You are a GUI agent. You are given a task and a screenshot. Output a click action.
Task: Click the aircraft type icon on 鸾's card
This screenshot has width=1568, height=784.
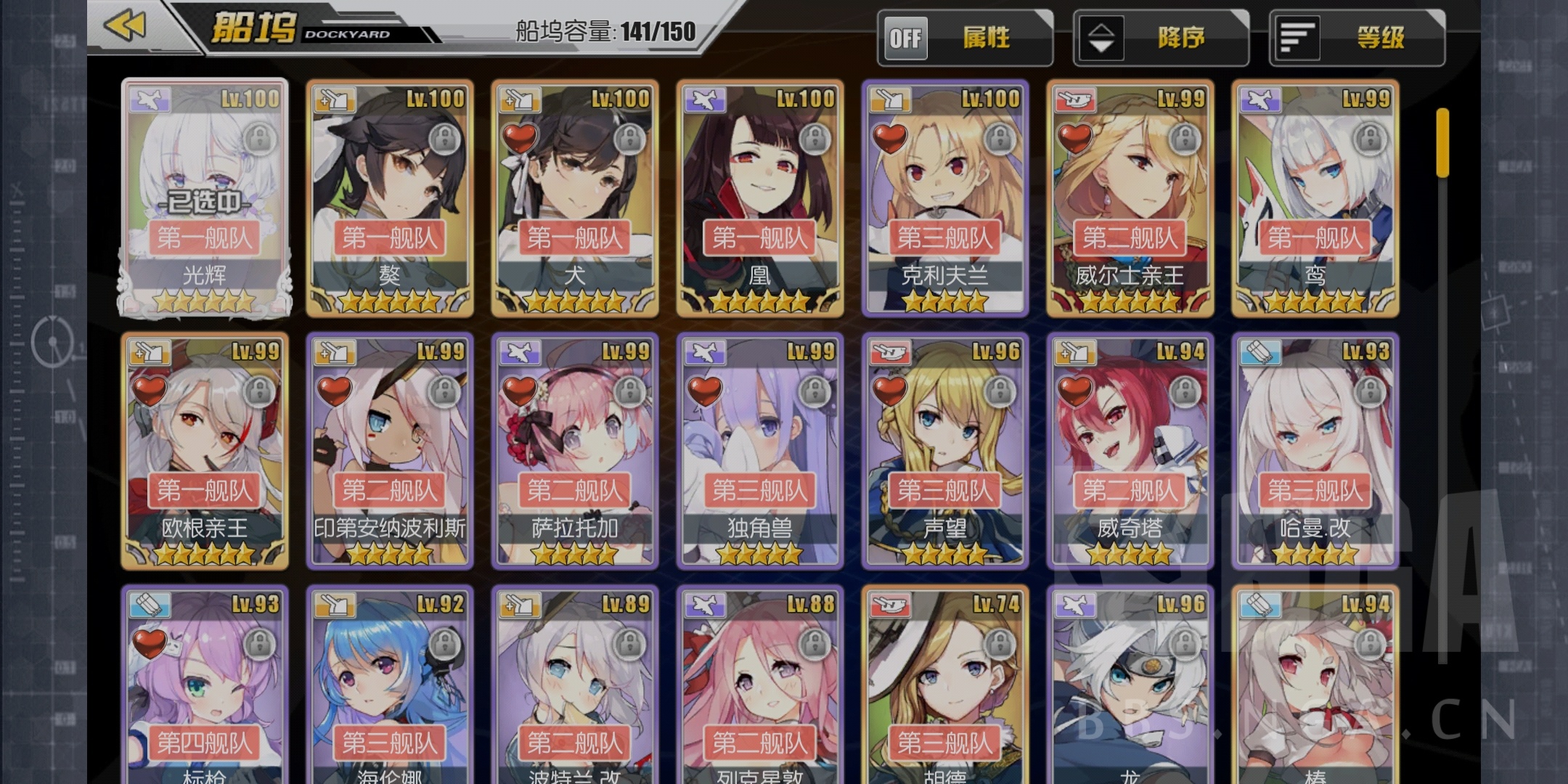pos(1262,100)
